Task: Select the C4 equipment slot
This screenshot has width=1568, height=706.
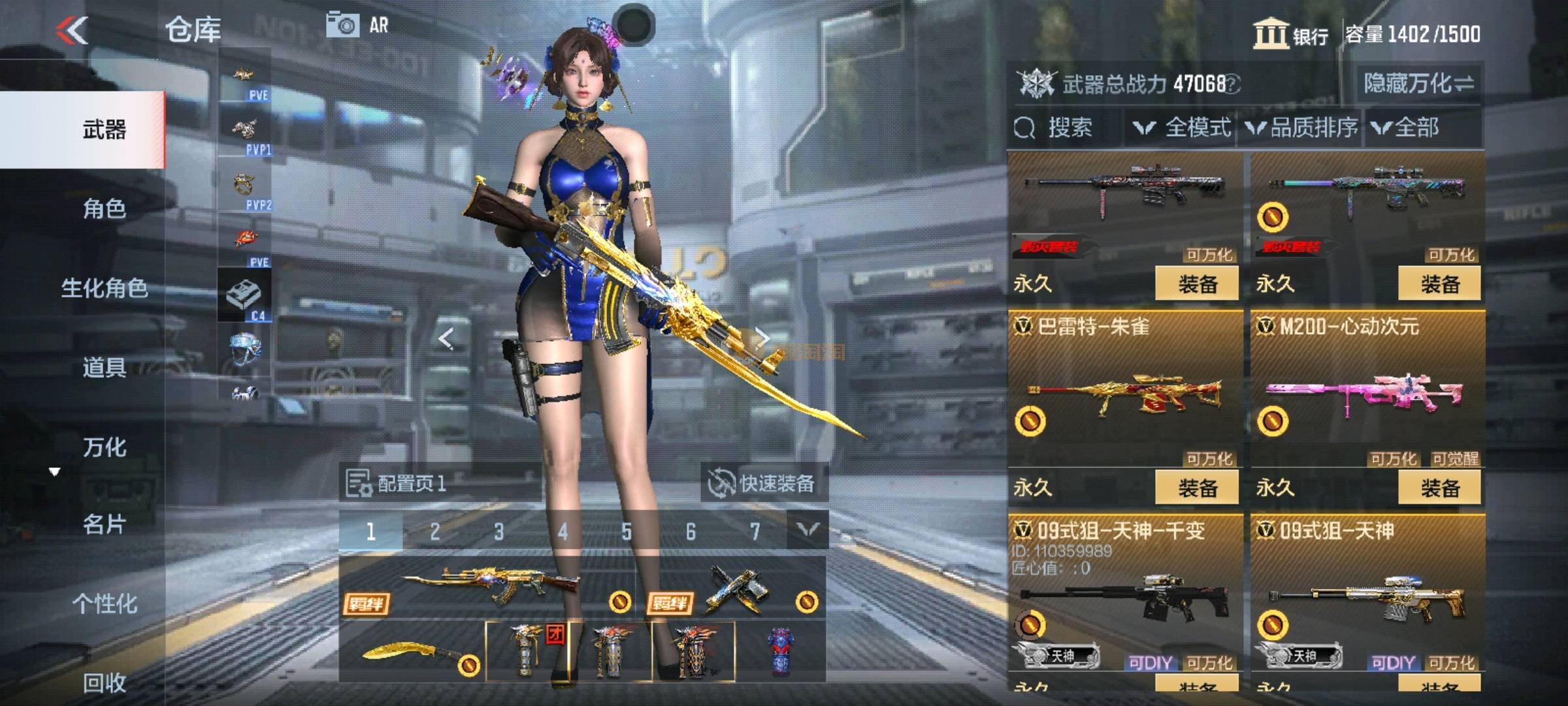Action: pyautogui.click(x=244, y=295)
